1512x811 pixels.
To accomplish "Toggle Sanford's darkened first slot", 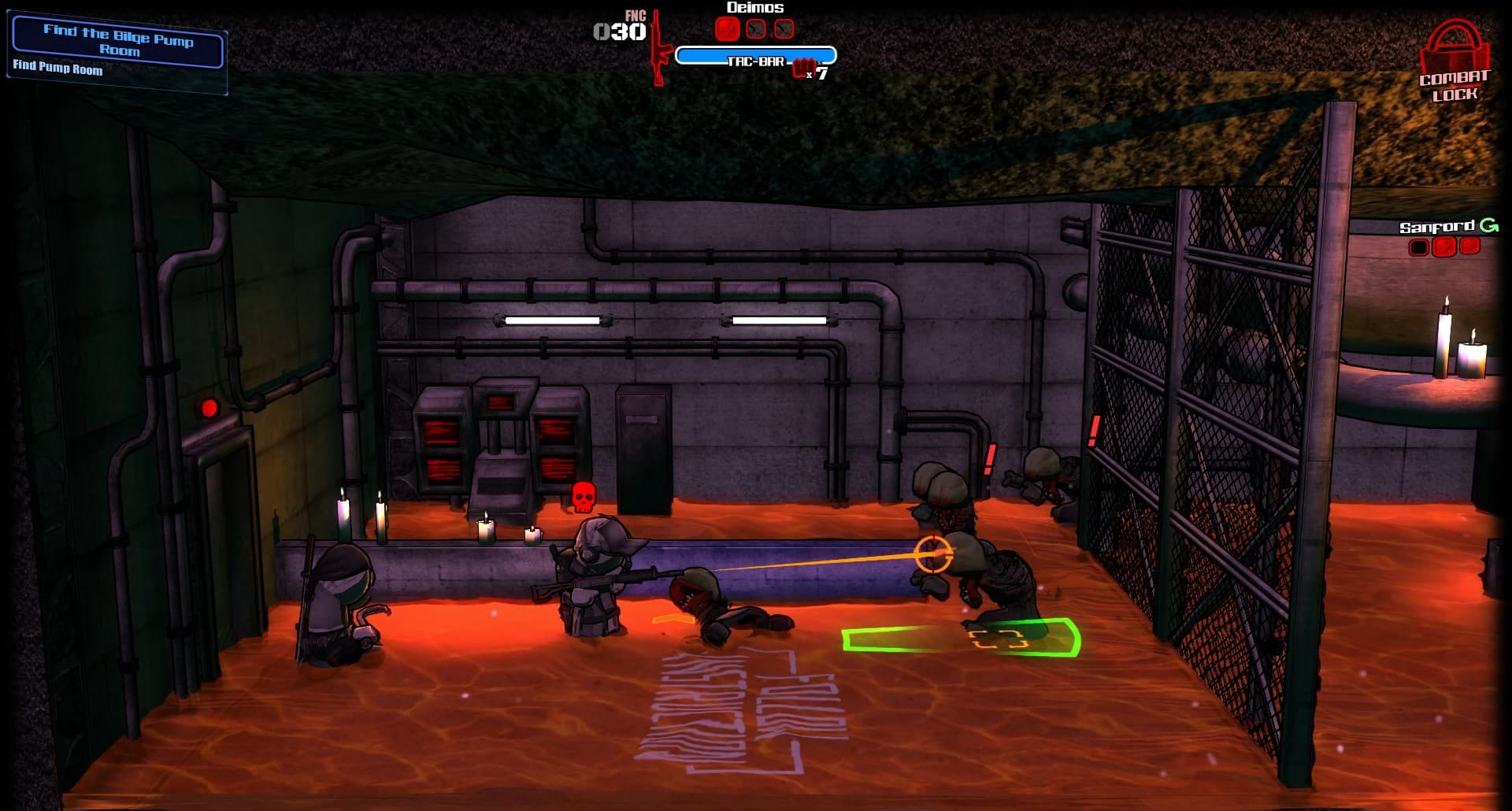I will pos(1419,246).
